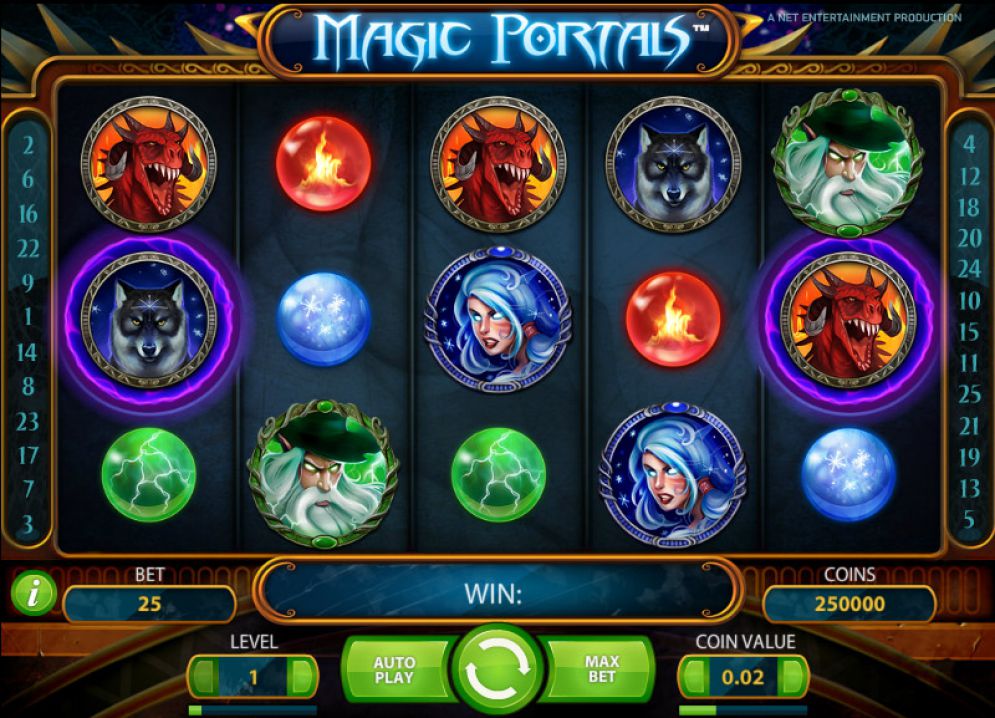Open the green info paytable button
The height and width of the screenshot is (718, 995).
coord(34,596)
